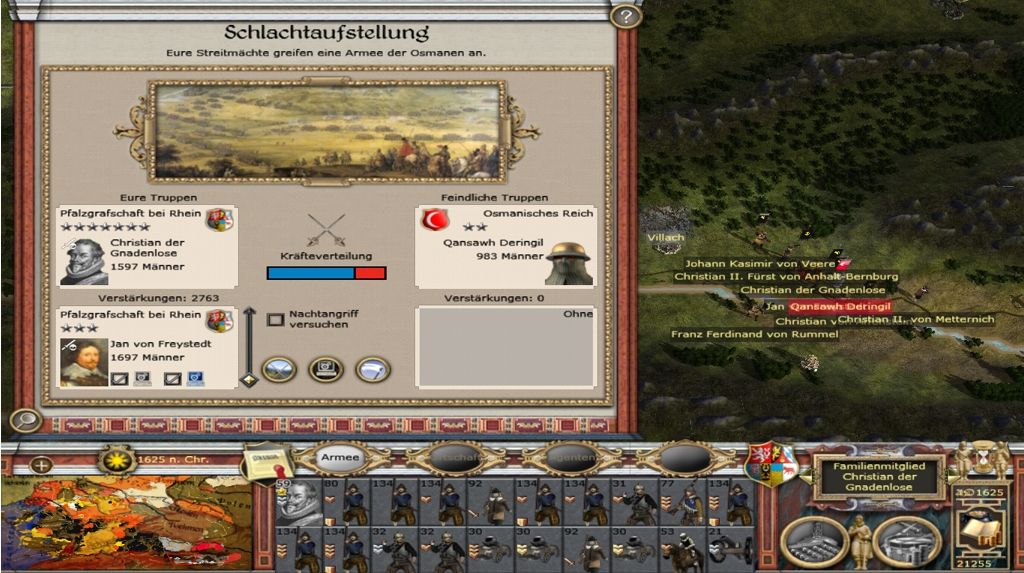The image size is (1024, 573).
Task: Select Jan von Freystedt's reinforcement card
Action: click(148, 347)
